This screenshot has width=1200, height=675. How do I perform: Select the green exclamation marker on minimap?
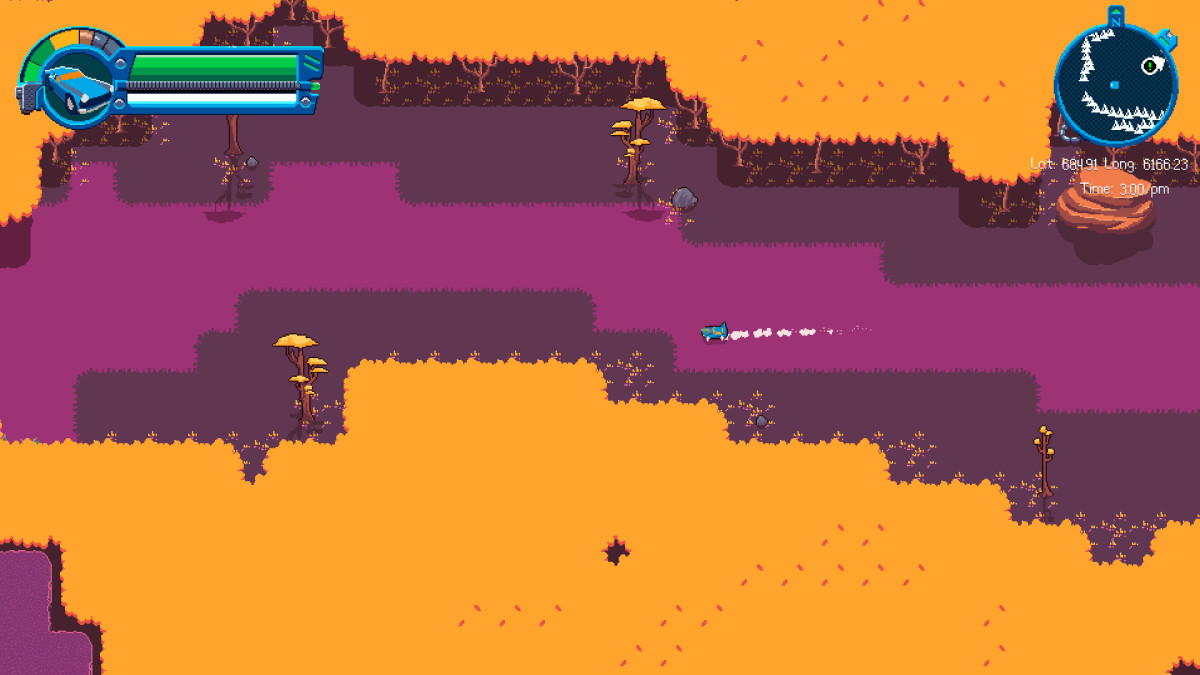tap(1150, 66)
